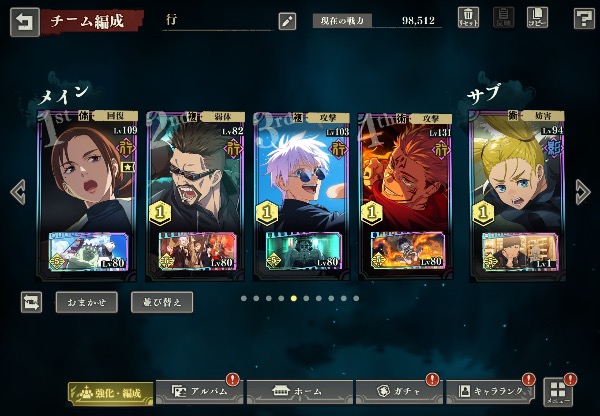600x416 pixels.
Task: Edit the team name with the pencil icon
Action: (x=287, y=20)
